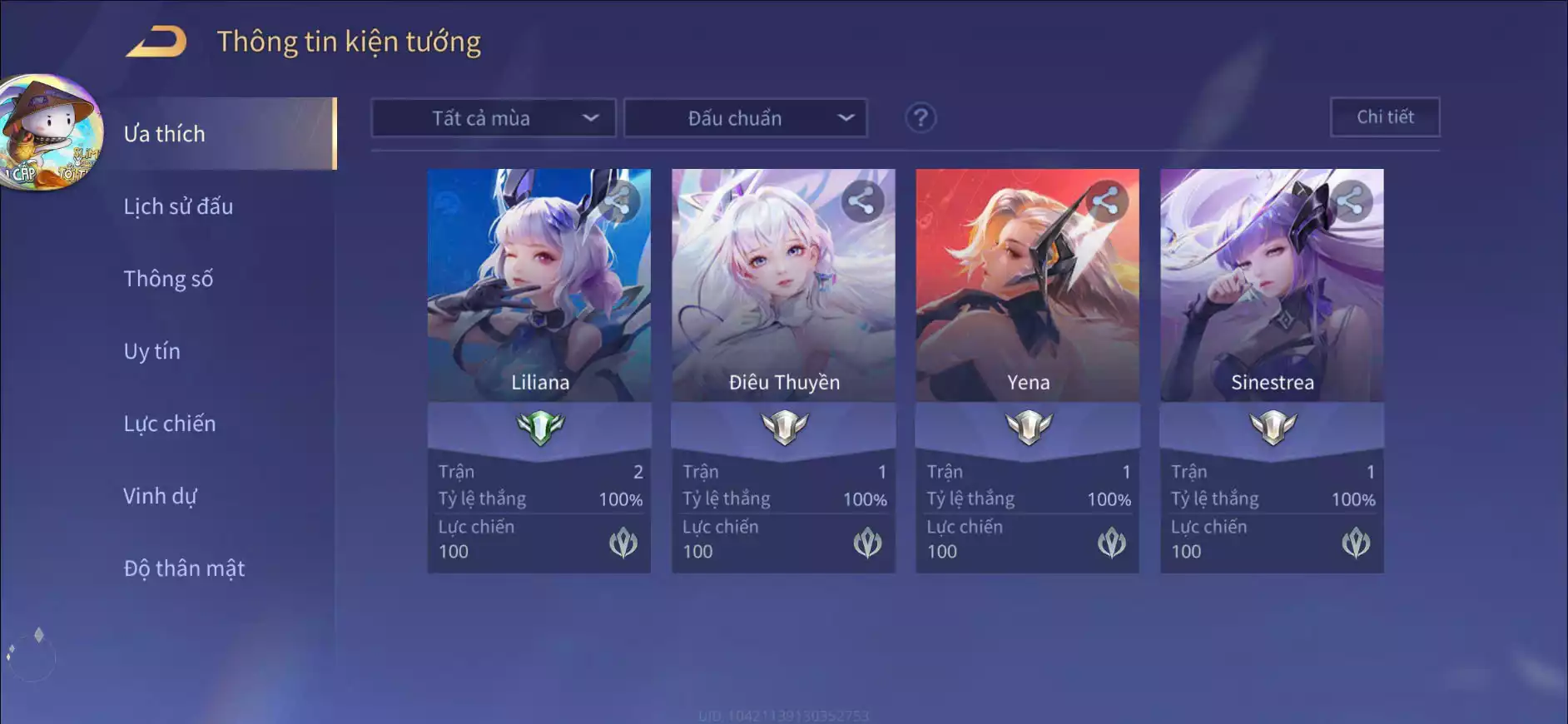This screenshot has width=1568, height=724.
Task: Share the Điêu Thuyền hero card
Action: tap(862, 201)
